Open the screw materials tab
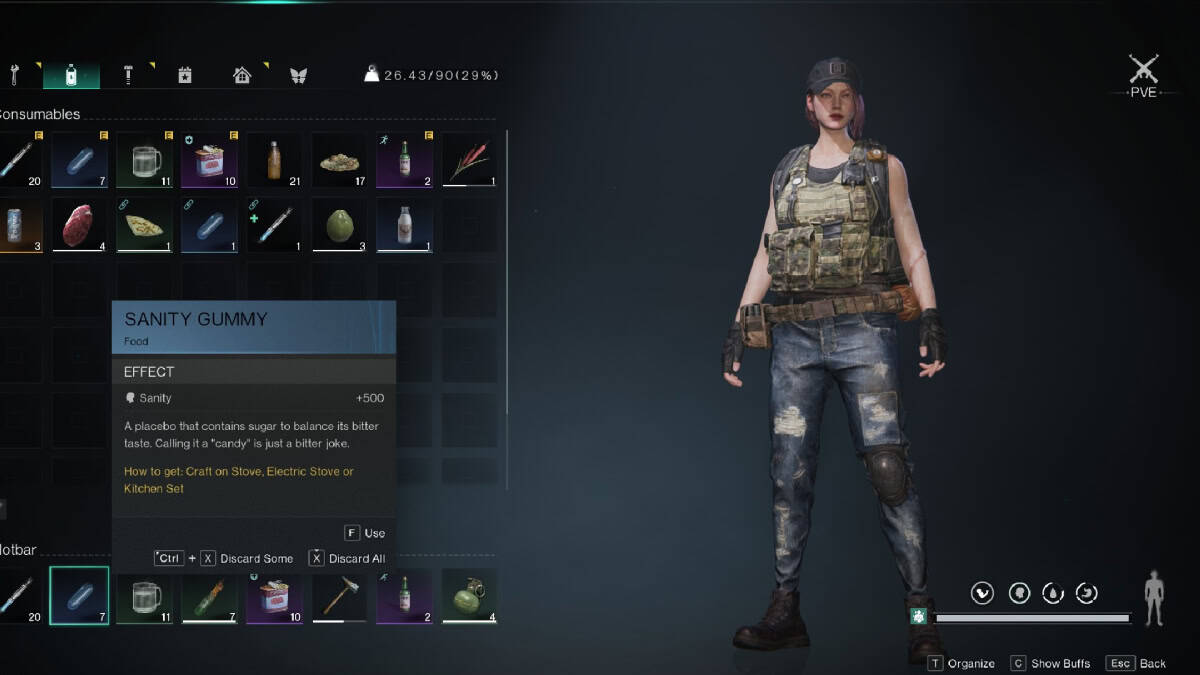Screen dimensions: 1200x675 tap(129, 75)
